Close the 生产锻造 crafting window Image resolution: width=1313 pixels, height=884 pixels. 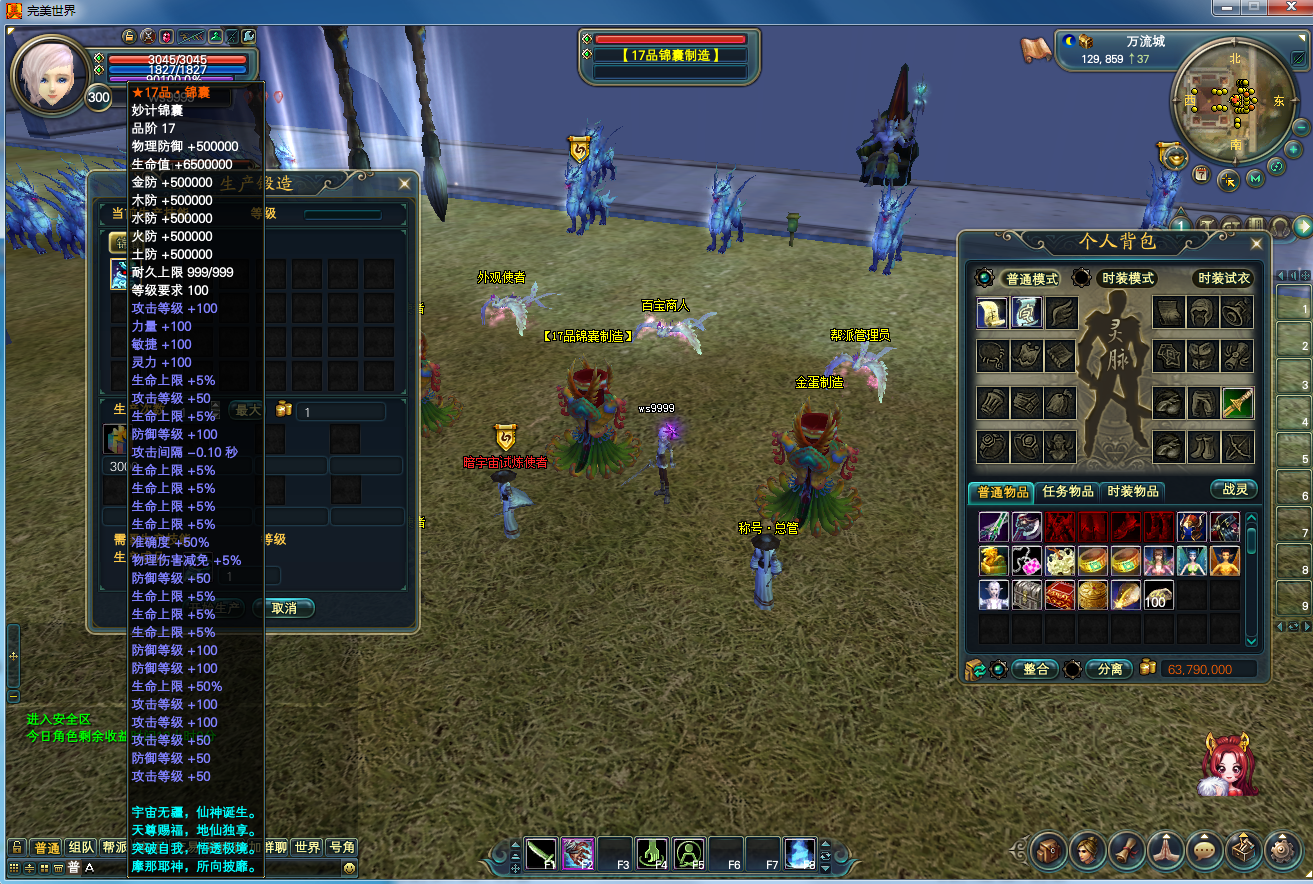[404, 184]
